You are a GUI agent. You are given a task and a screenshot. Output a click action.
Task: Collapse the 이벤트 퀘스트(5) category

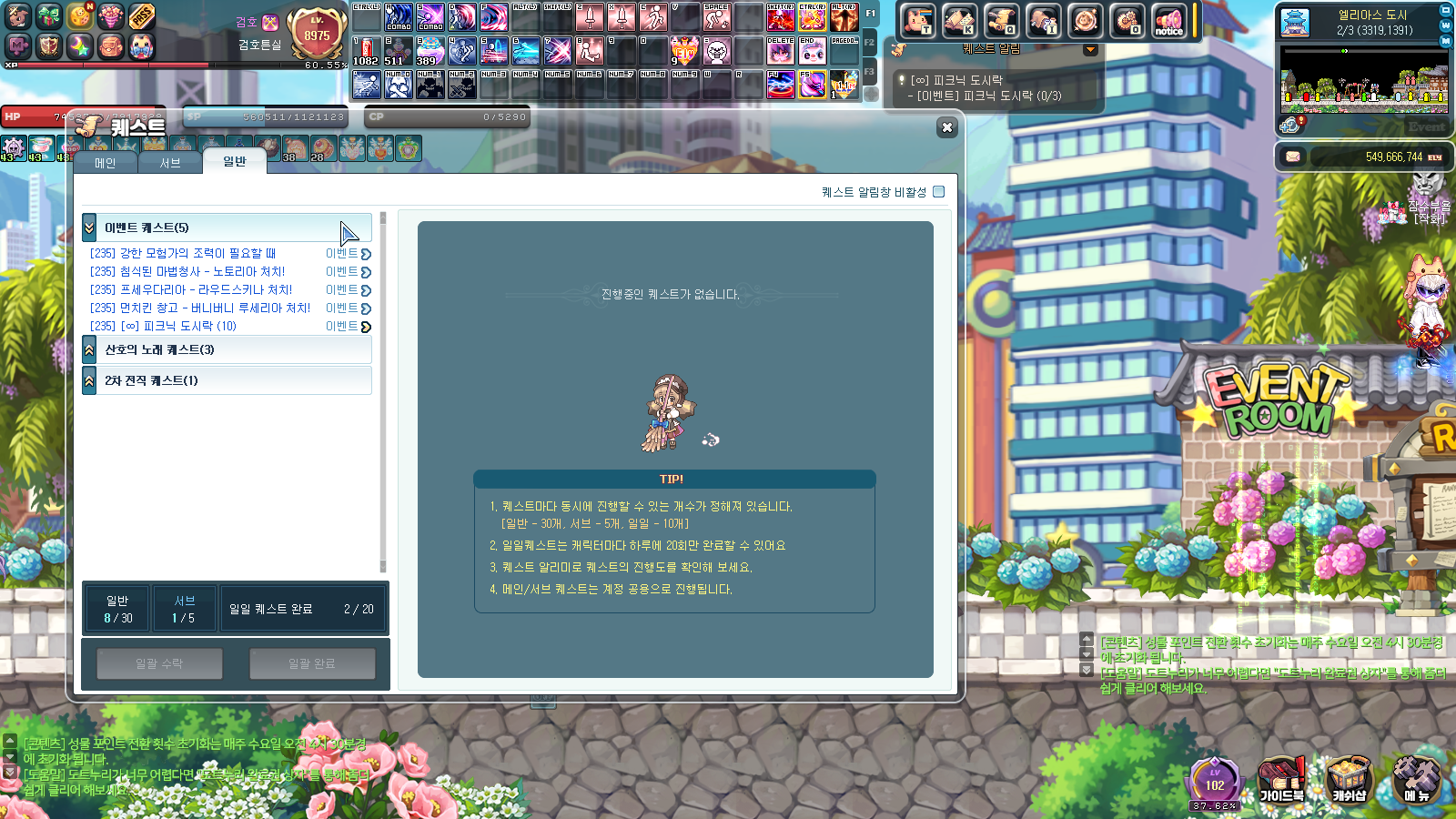tap(89, 227)
